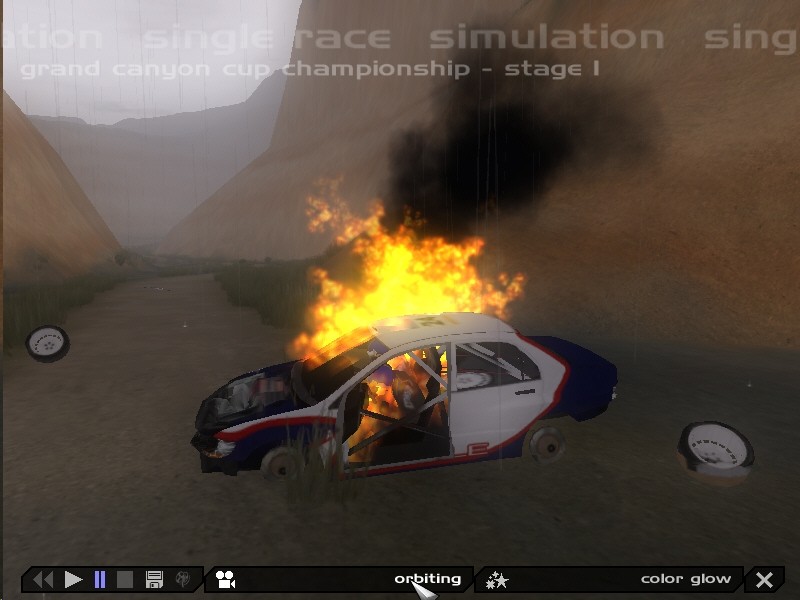Play the replay
The width and height of the screenshot is (800, 600).
click(x=73, y=579)
